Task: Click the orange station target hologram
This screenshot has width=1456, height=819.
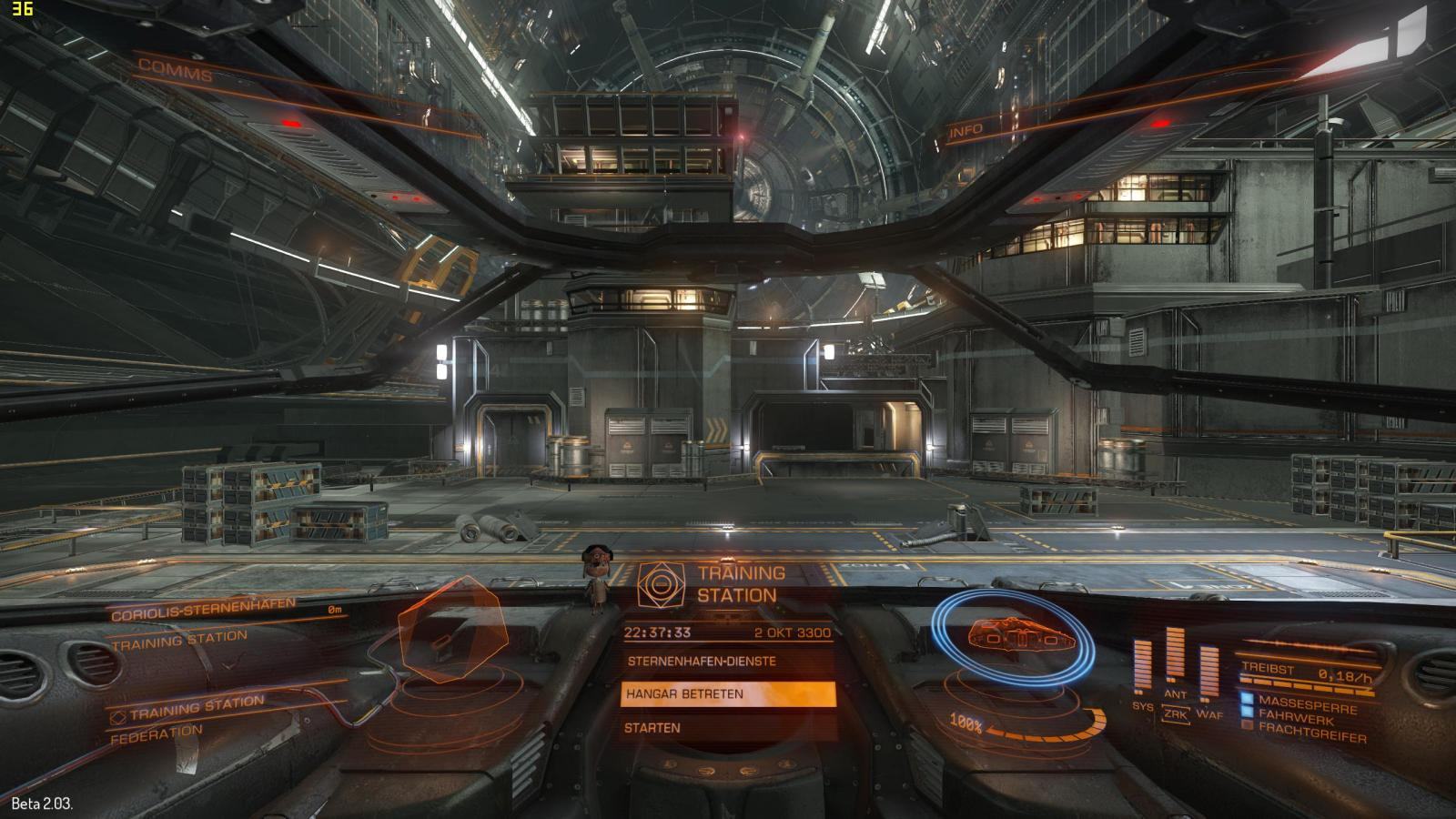Action: coord(452,632)
